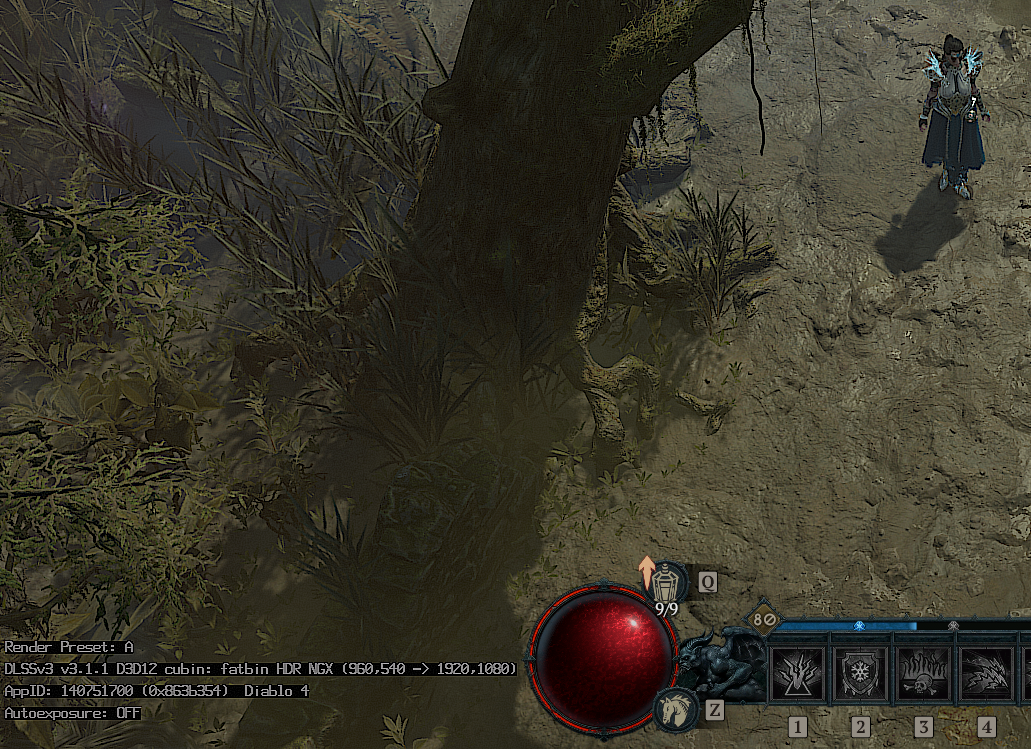Activate the flaming skull skill
Image resolution: width=1031 pixels, height=749 pixels.
coord(922,674)
